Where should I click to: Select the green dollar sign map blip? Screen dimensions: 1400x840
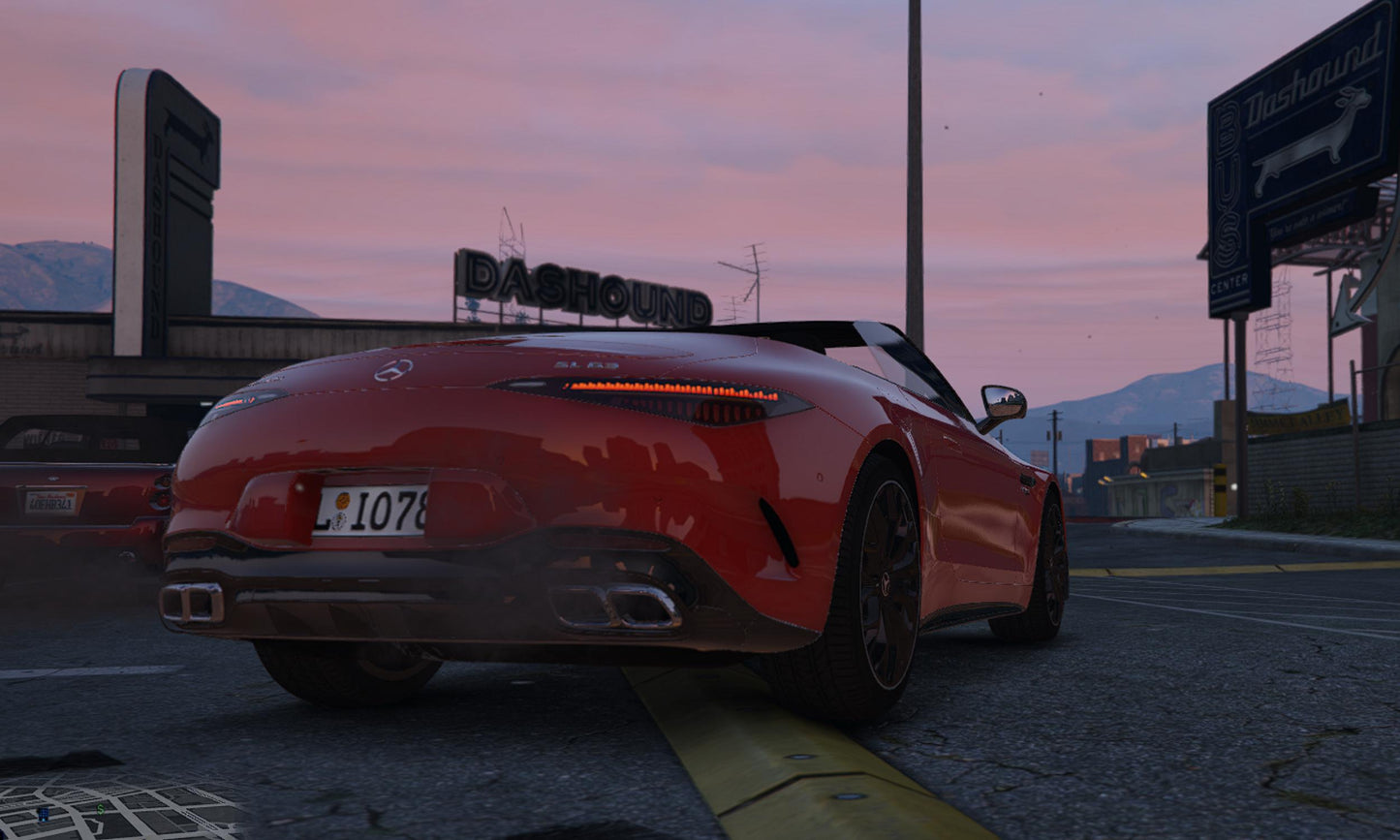point(101,808)
